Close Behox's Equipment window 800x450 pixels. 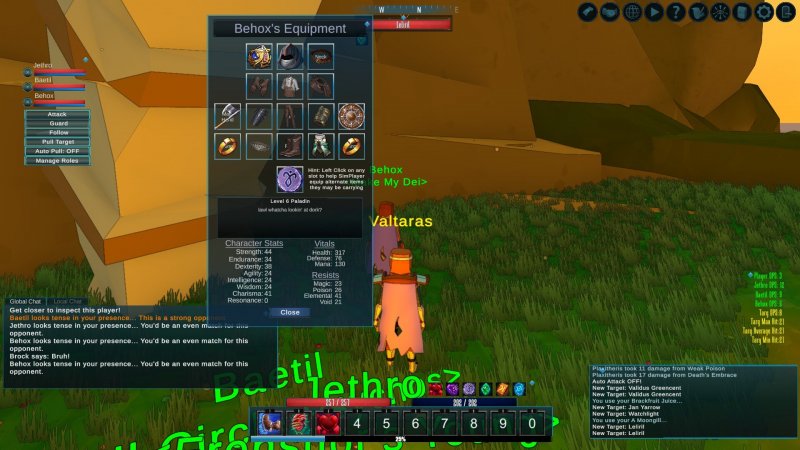(x=289, y=312)
